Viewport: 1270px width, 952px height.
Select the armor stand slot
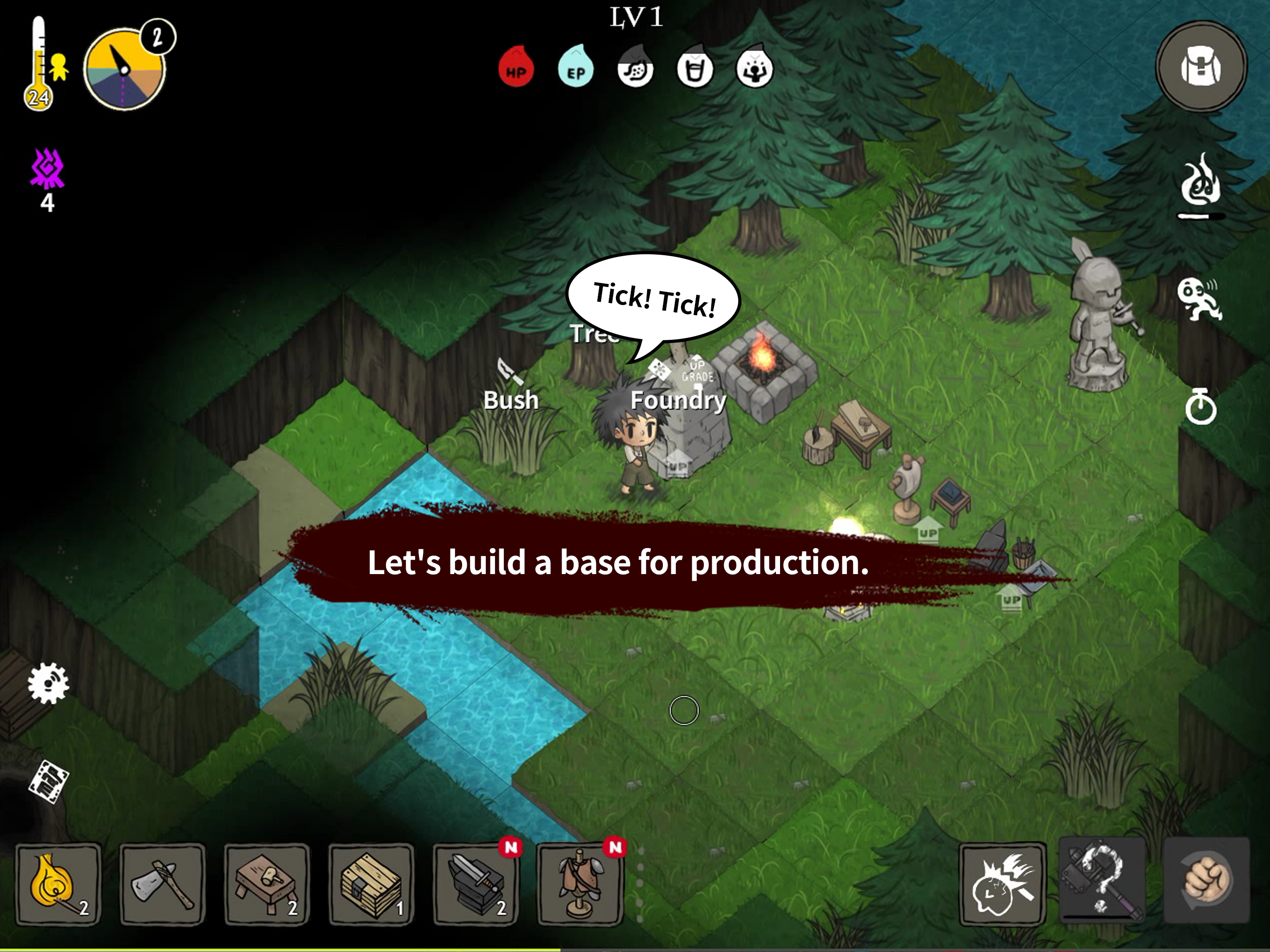pyautogui.click(x=580, y=884)
